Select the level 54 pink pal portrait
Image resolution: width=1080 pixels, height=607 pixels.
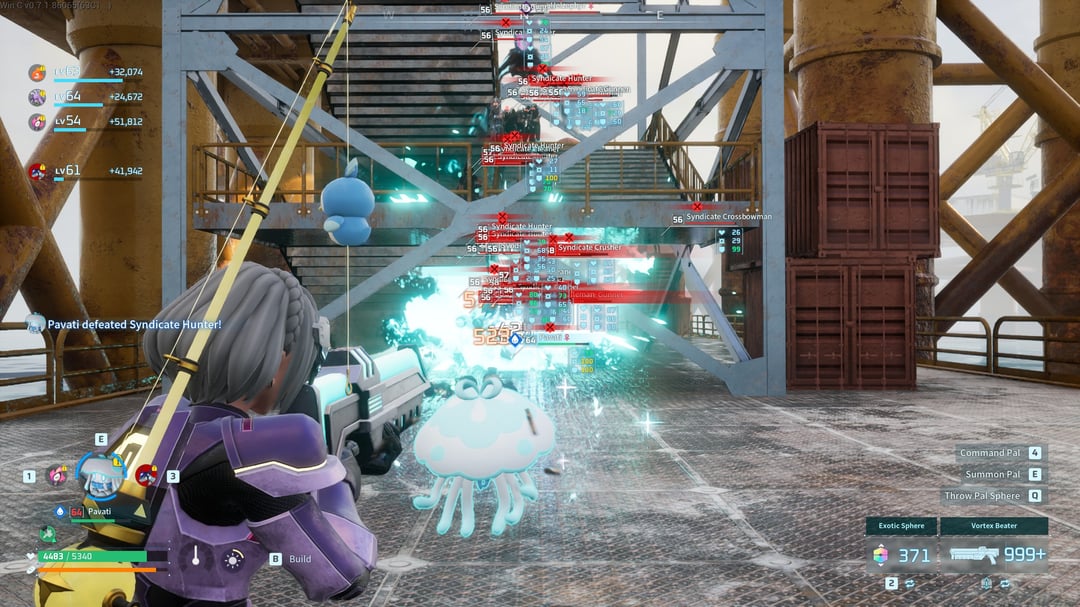click(37, 122)
